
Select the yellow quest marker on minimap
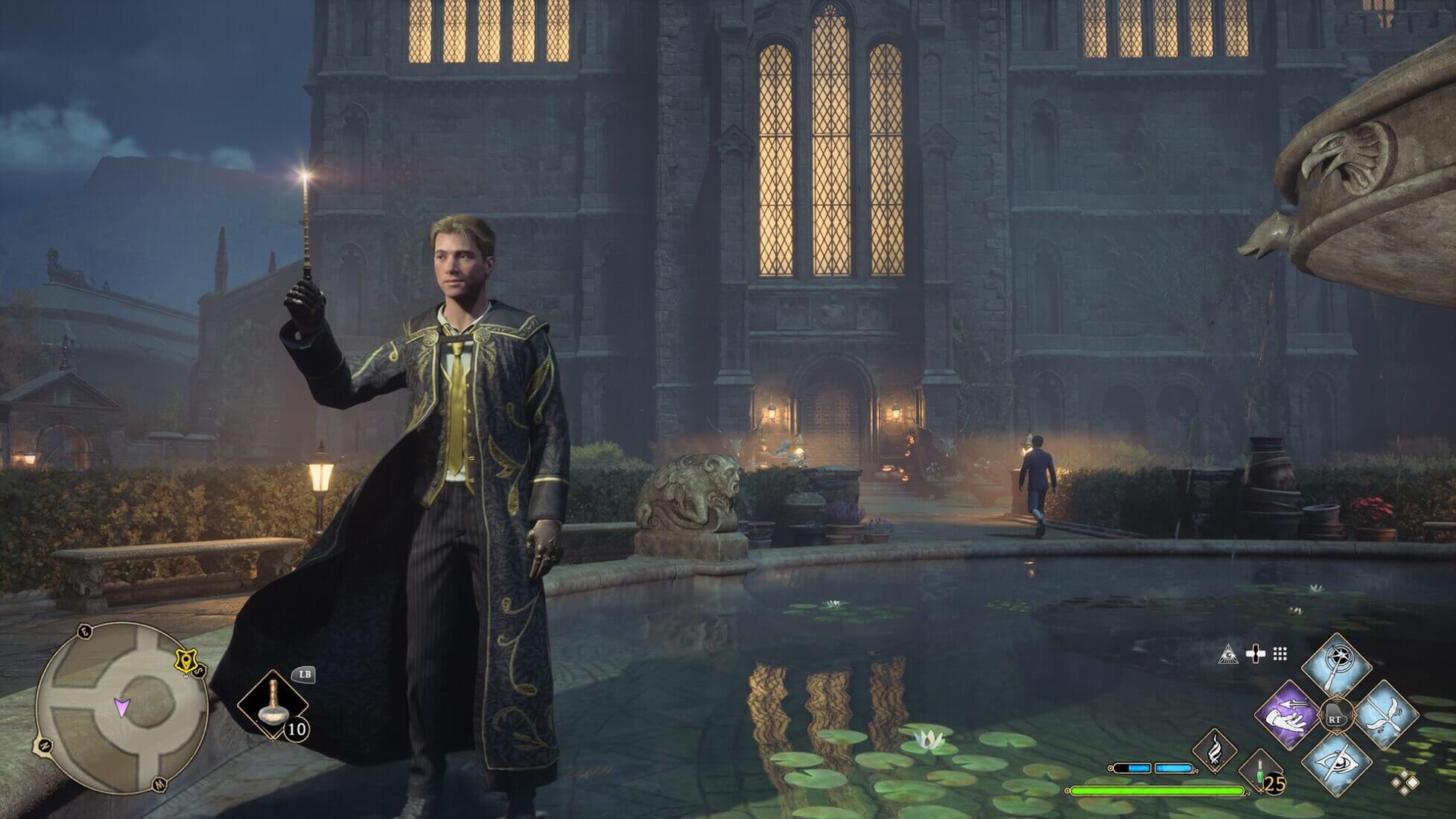coord(184,660)
